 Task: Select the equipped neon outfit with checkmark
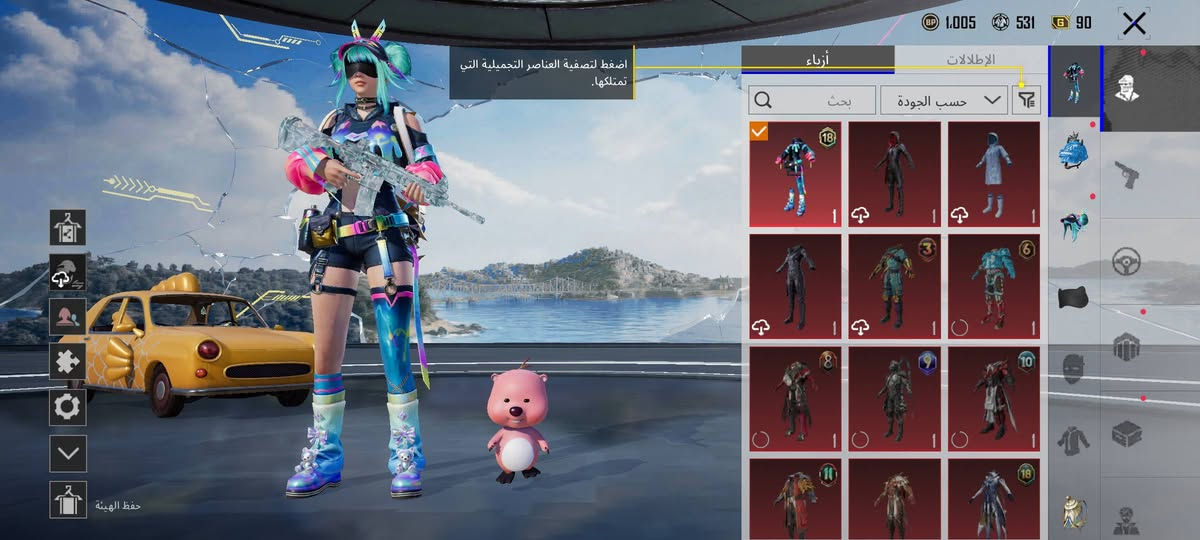pos(795,175)
